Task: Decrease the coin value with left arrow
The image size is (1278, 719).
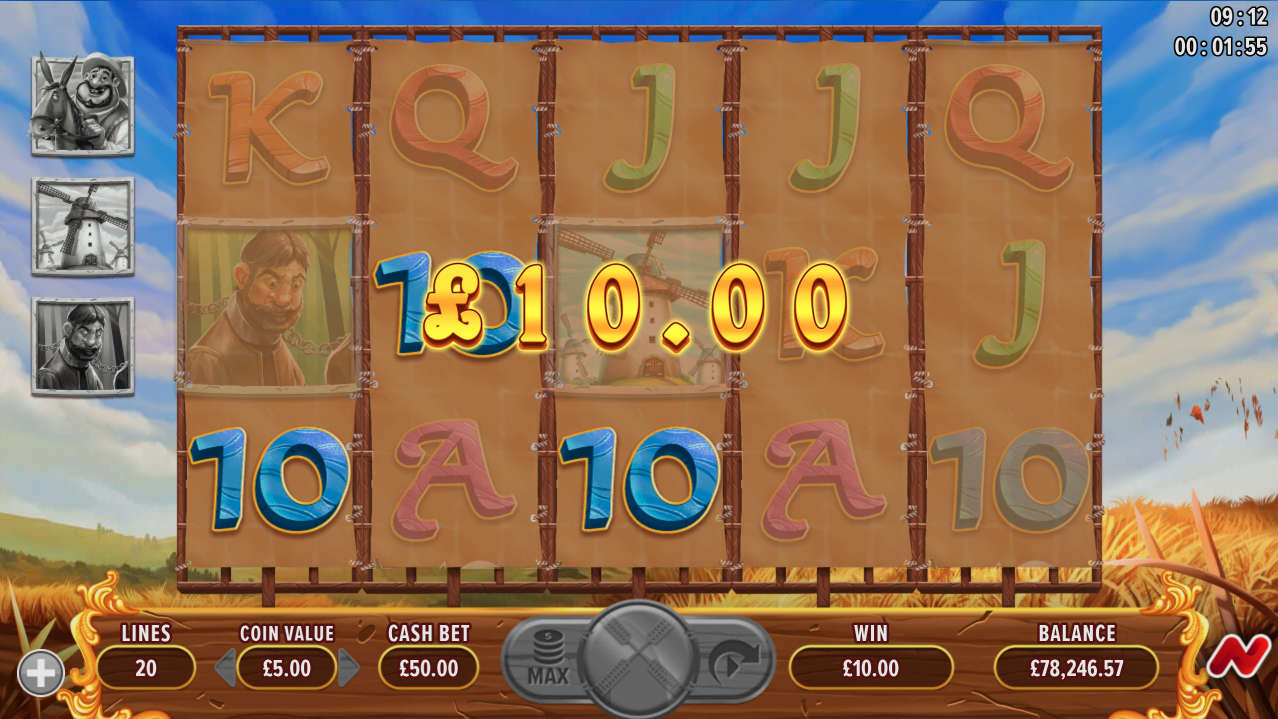Action: tap(225, 668)
